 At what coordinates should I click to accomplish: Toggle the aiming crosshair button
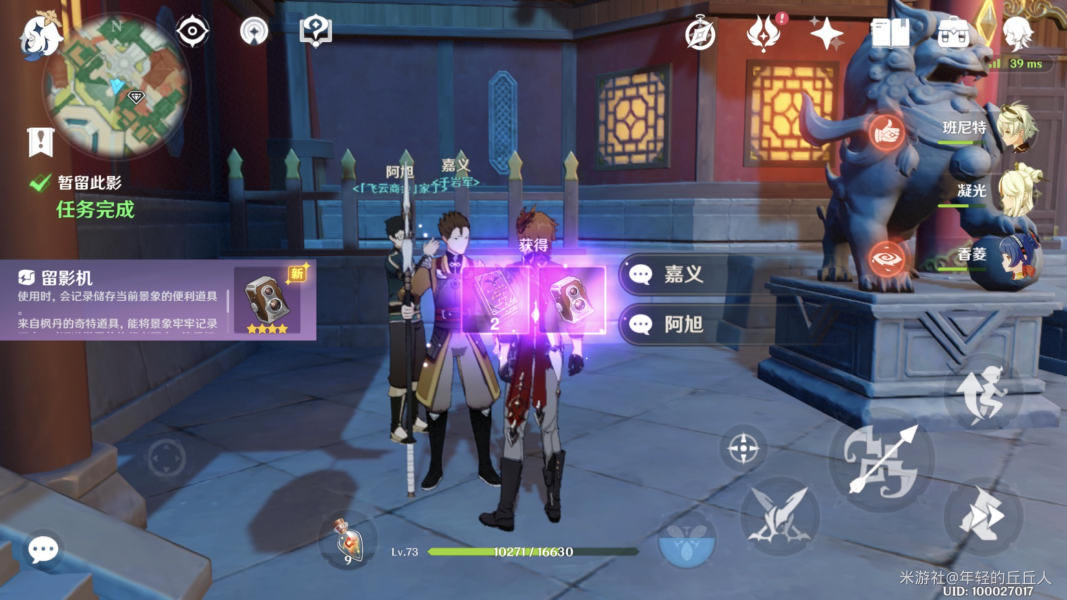coord(742,449)
